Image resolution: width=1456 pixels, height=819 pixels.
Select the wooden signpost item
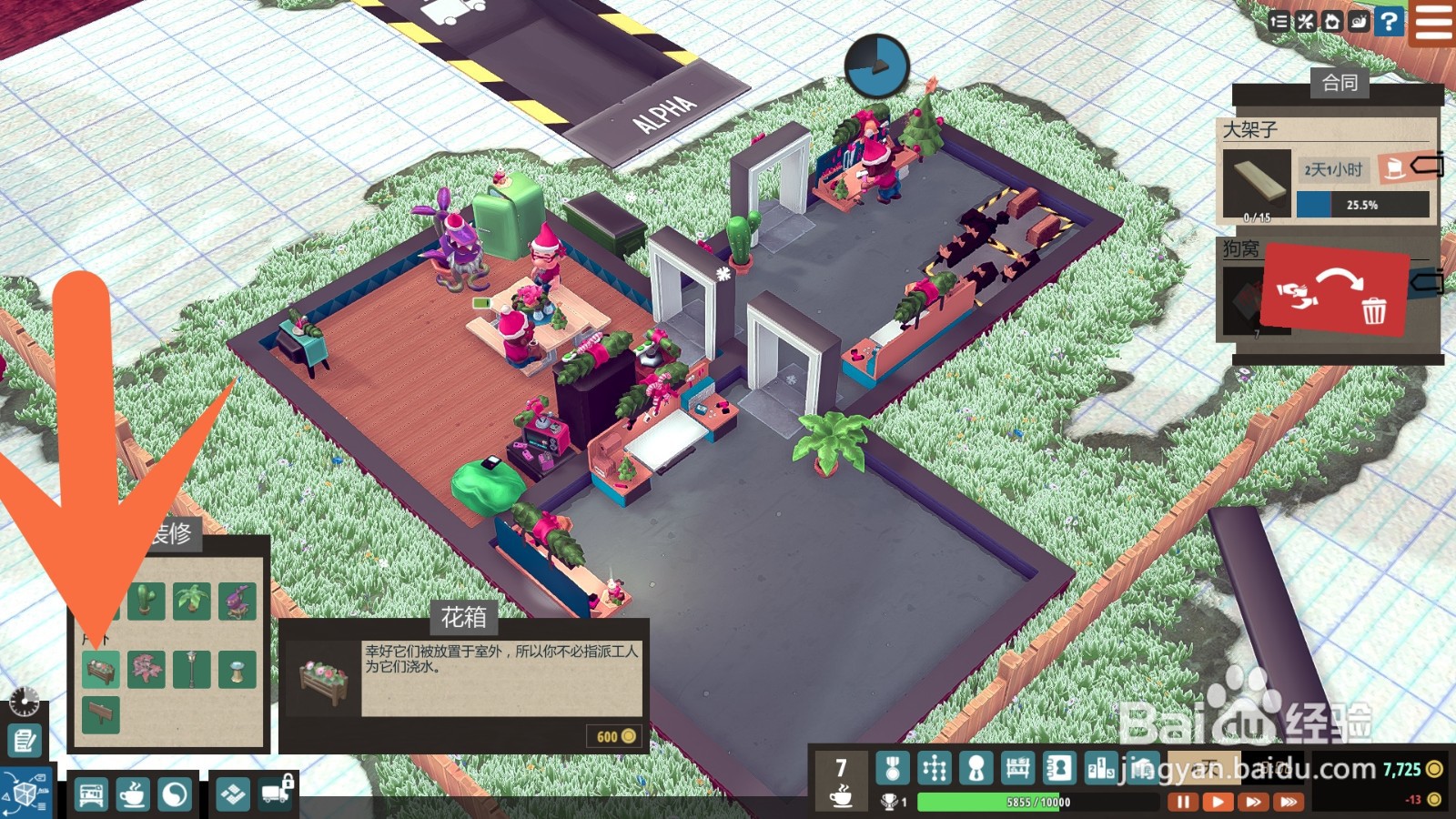pos(101,715)
